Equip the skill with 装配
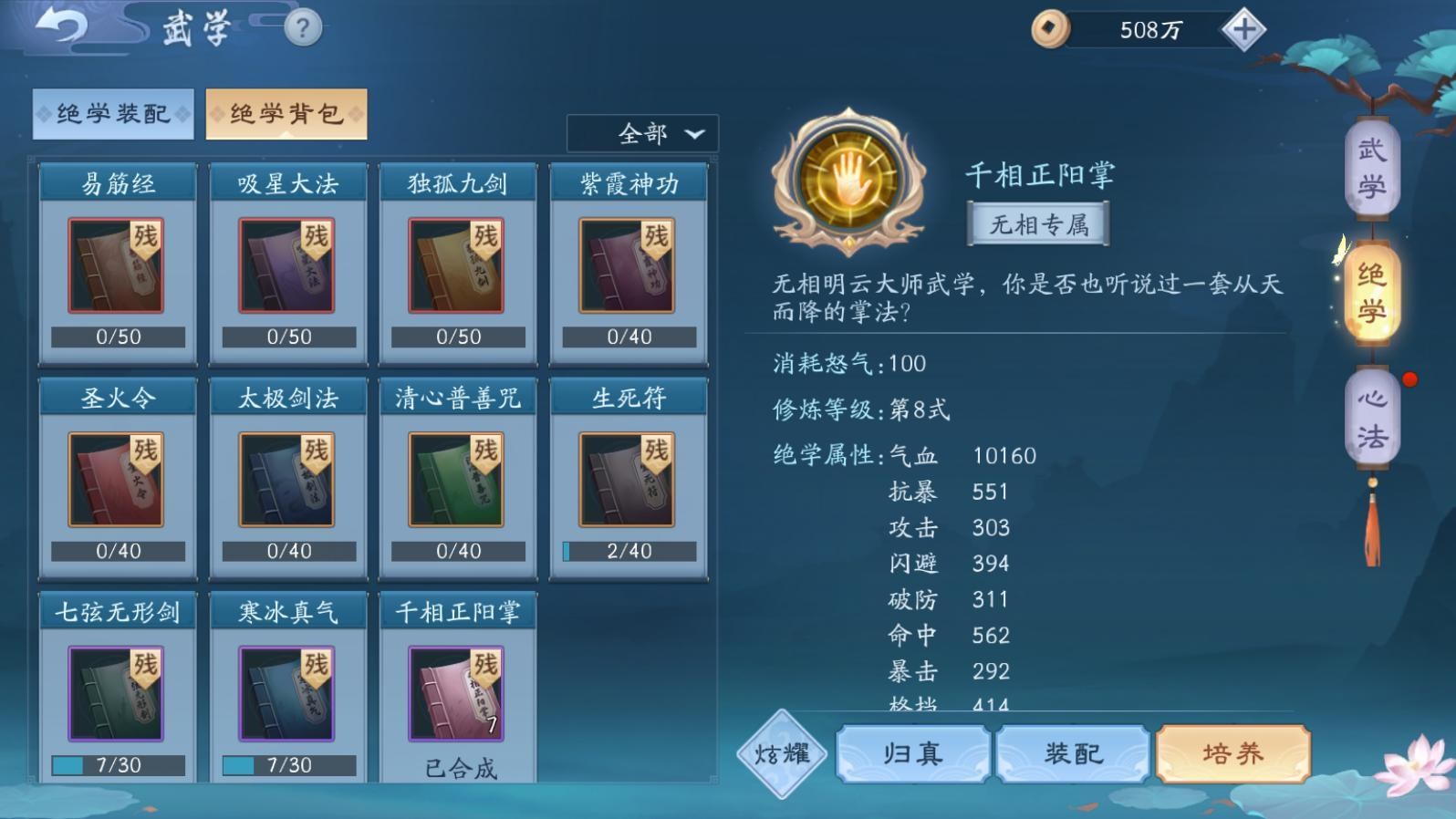This screenshot has width=1456, height=819. click(1073, 753)
